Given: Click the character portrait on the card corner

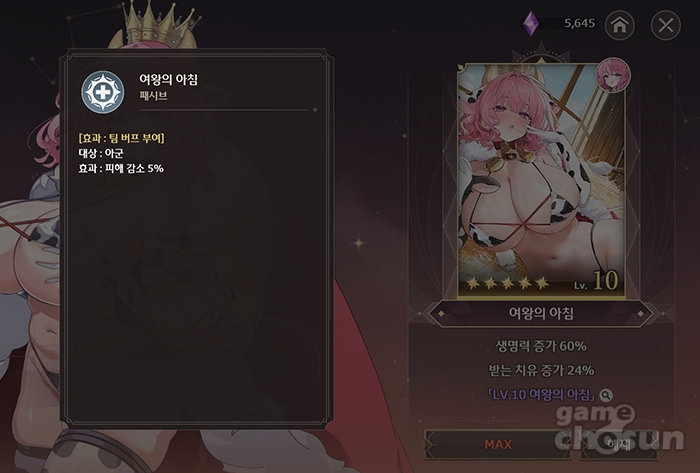Looking at the screenshot, I should coord(611,75).
